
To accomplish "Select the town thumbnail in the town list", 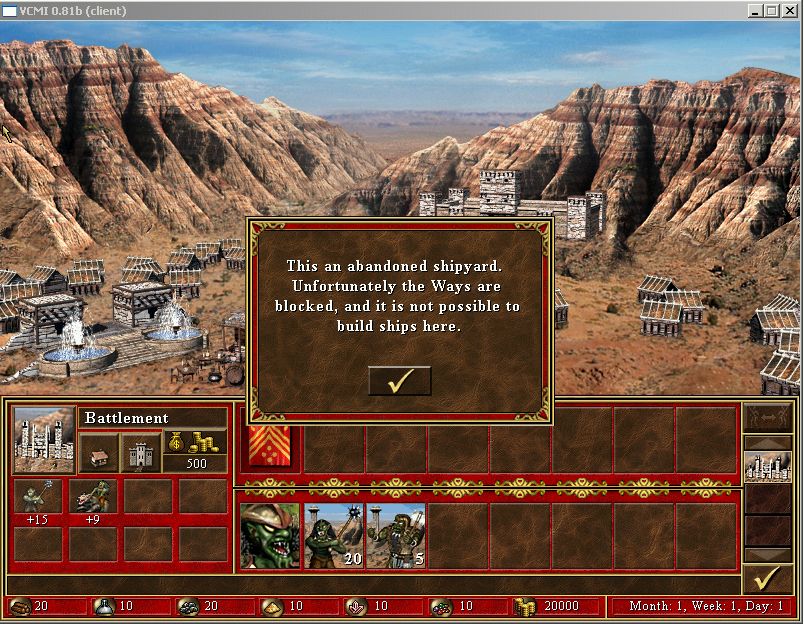I will [x=766, y=467].
